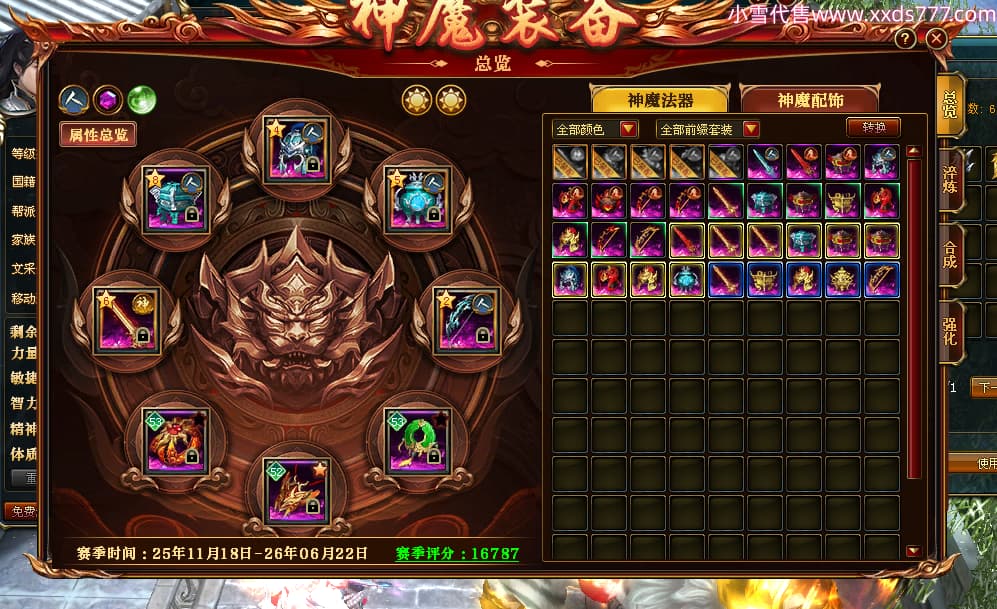Select the equipped armor slot at top of wheel

click(x=296, y=150)
